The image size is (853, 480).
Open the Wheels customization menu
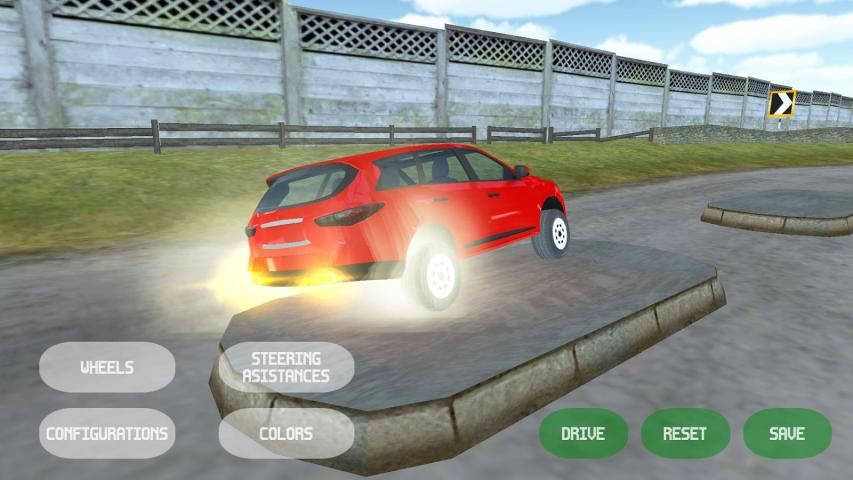107,367
